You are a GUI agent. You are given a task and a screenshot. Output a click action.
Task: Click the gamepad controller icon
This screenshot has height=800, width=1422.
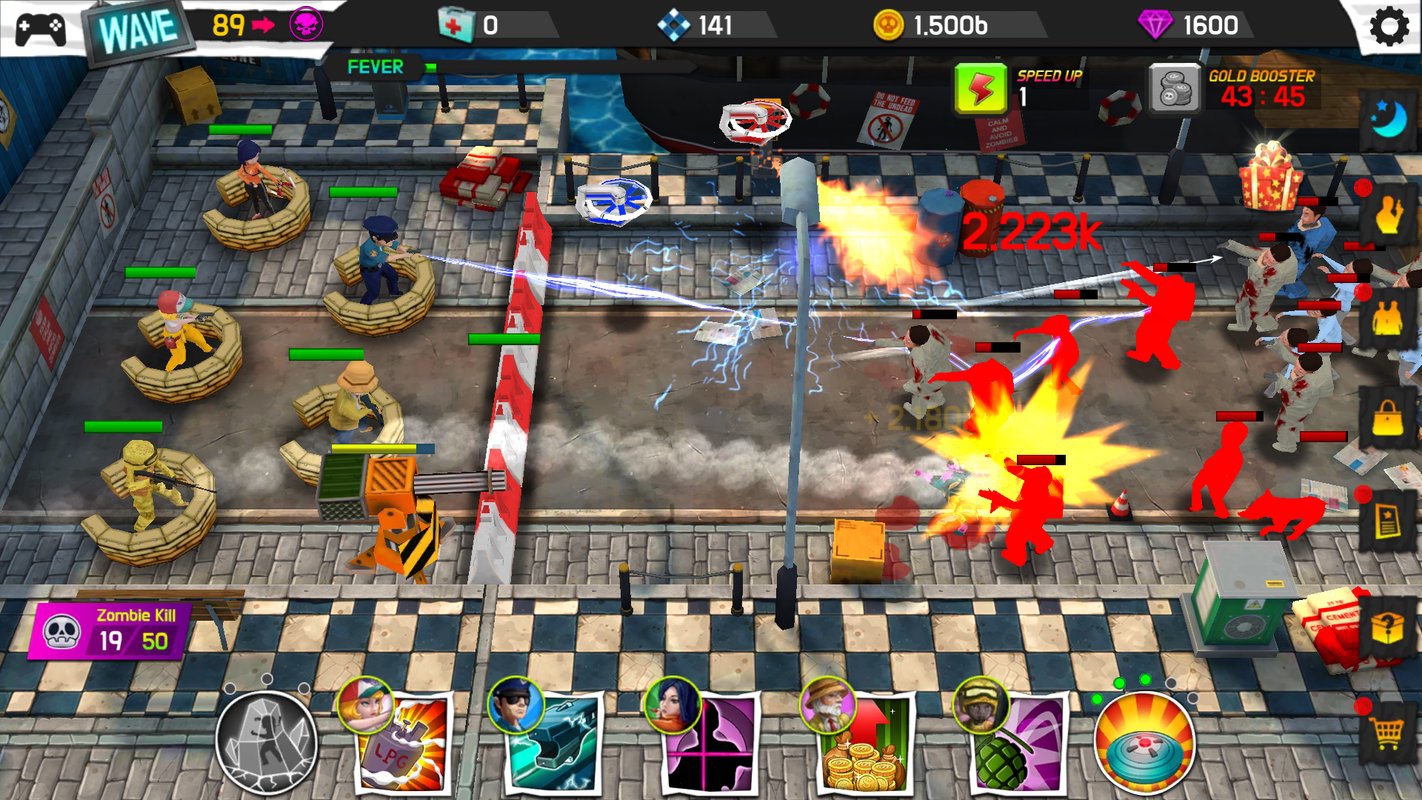tap(40, 27)
